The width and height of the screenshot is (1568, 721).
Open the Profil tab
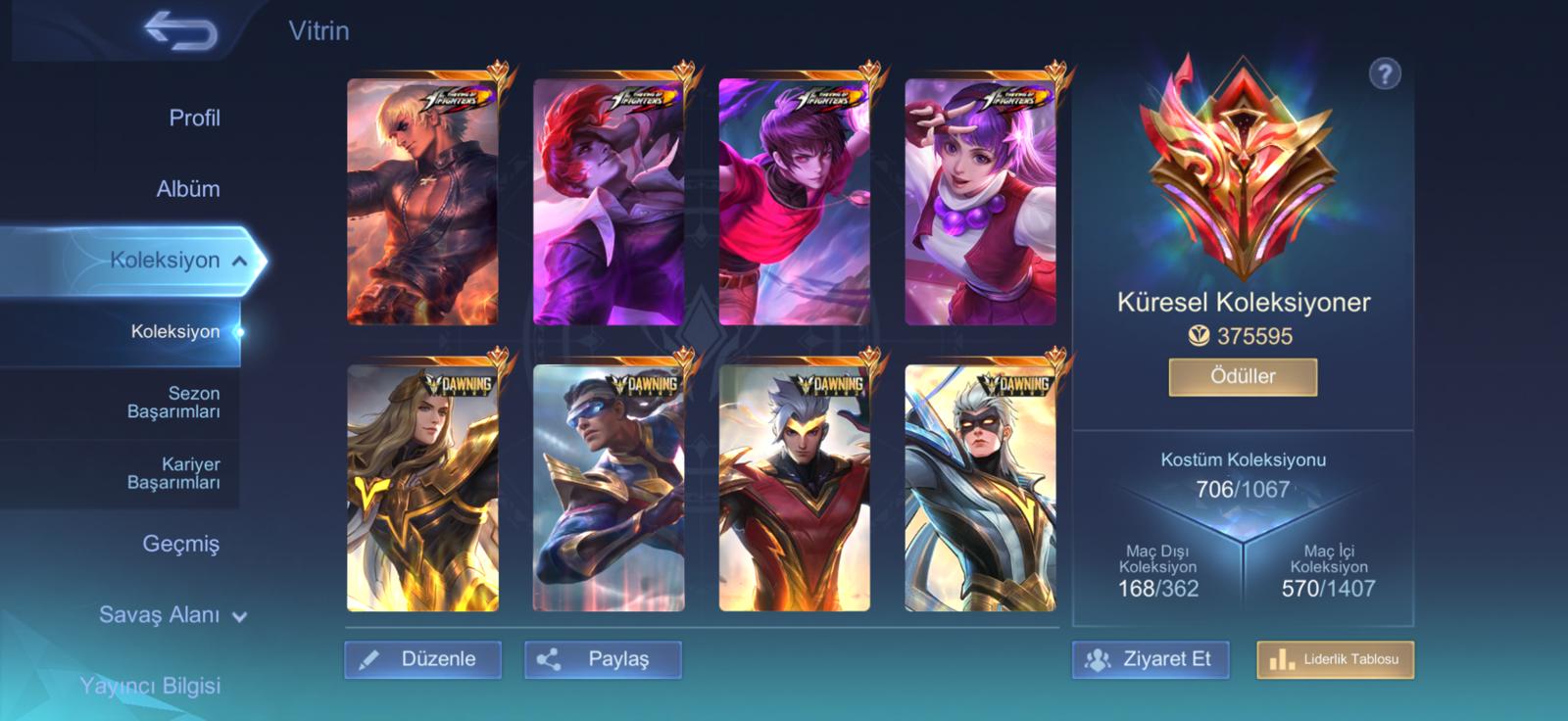pyautogui.click(x=194, y=119)
